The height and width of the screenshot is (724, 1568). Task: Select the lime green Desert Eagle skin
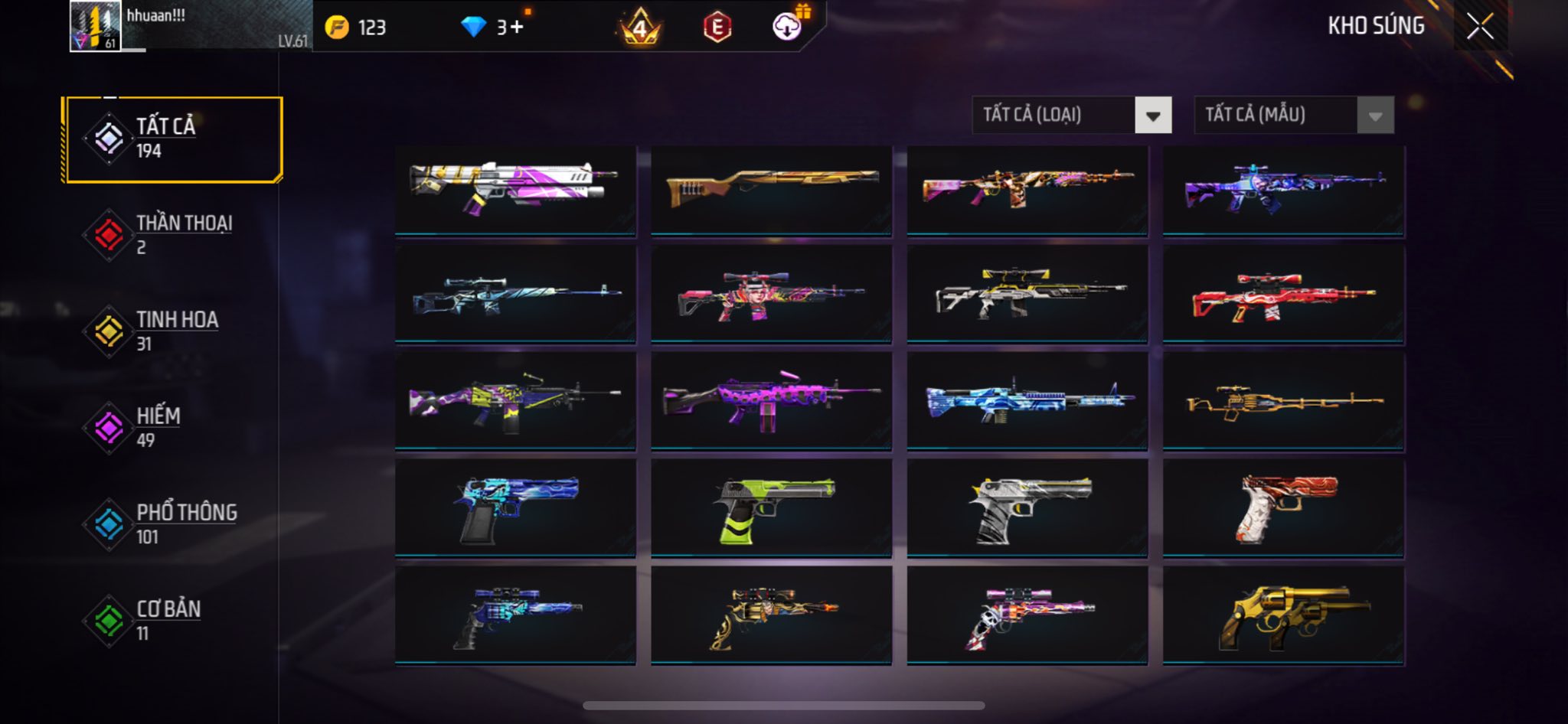(771, 508)
